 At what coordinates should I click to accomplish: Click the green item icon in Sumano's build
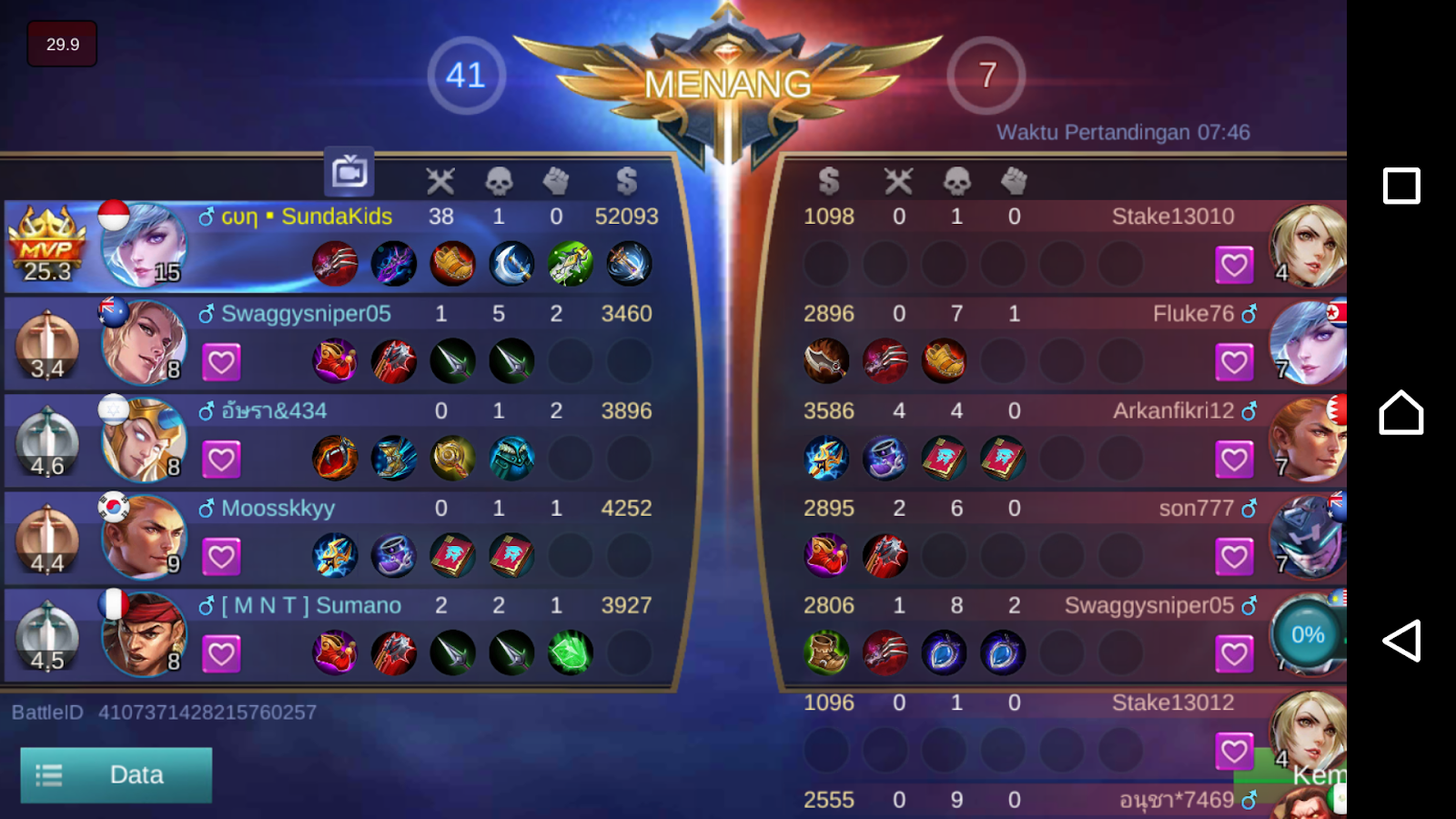(571, 652)
